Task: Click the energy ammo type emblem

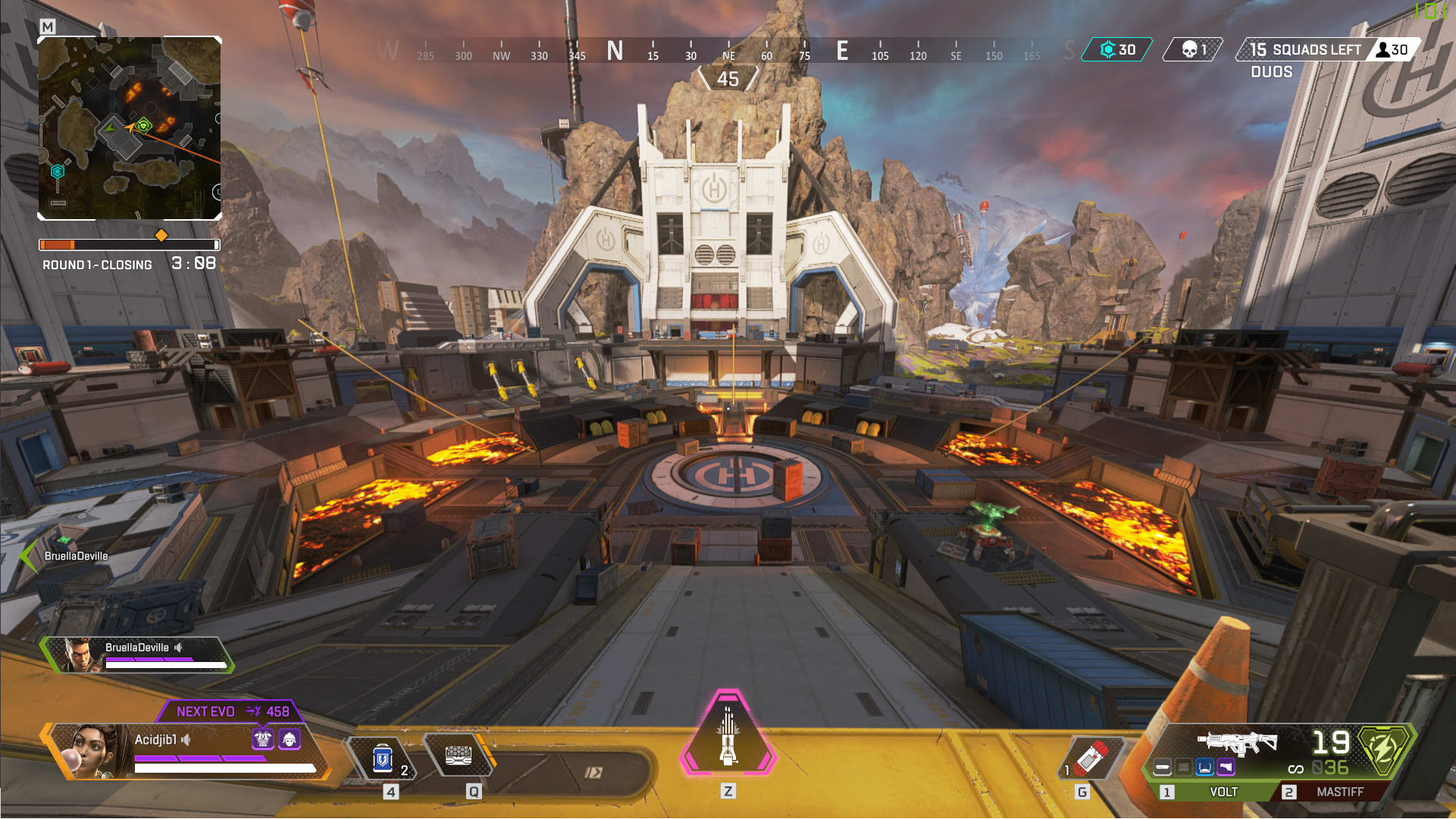Action: pos(1384,748)
